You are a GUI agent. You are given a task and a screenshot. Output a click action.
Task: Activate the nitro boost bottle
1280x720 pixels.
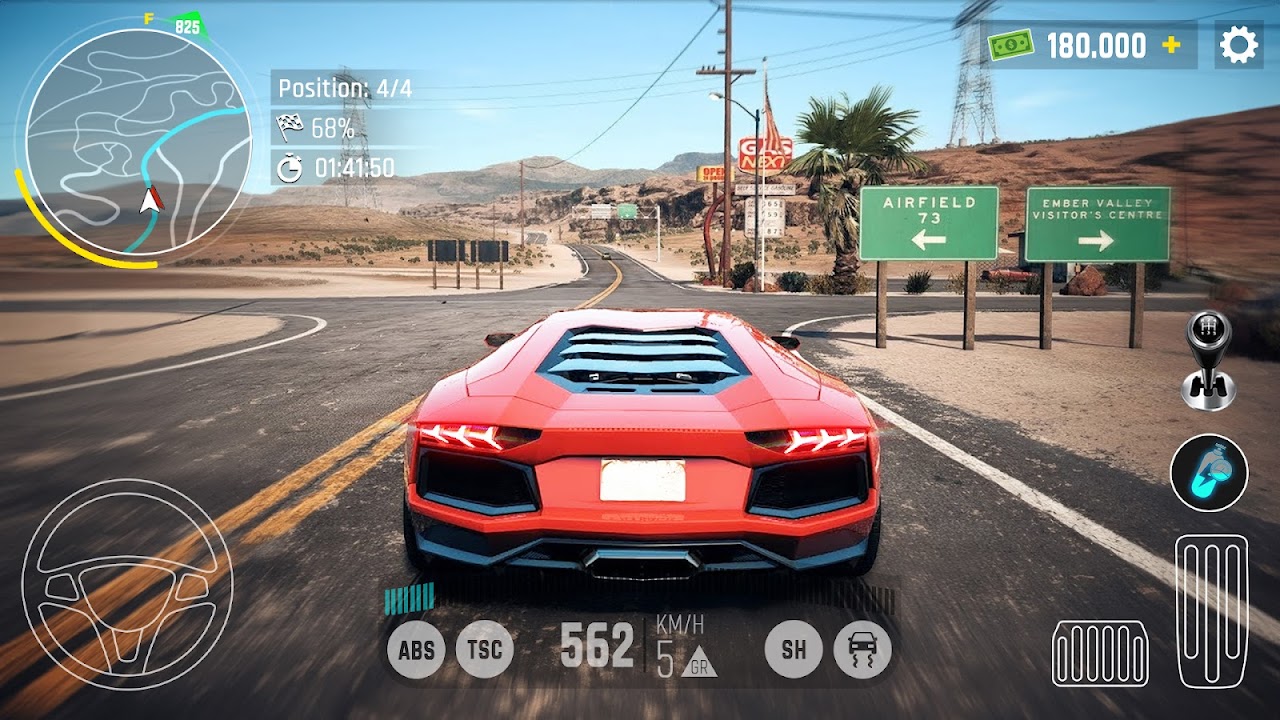1209,472
